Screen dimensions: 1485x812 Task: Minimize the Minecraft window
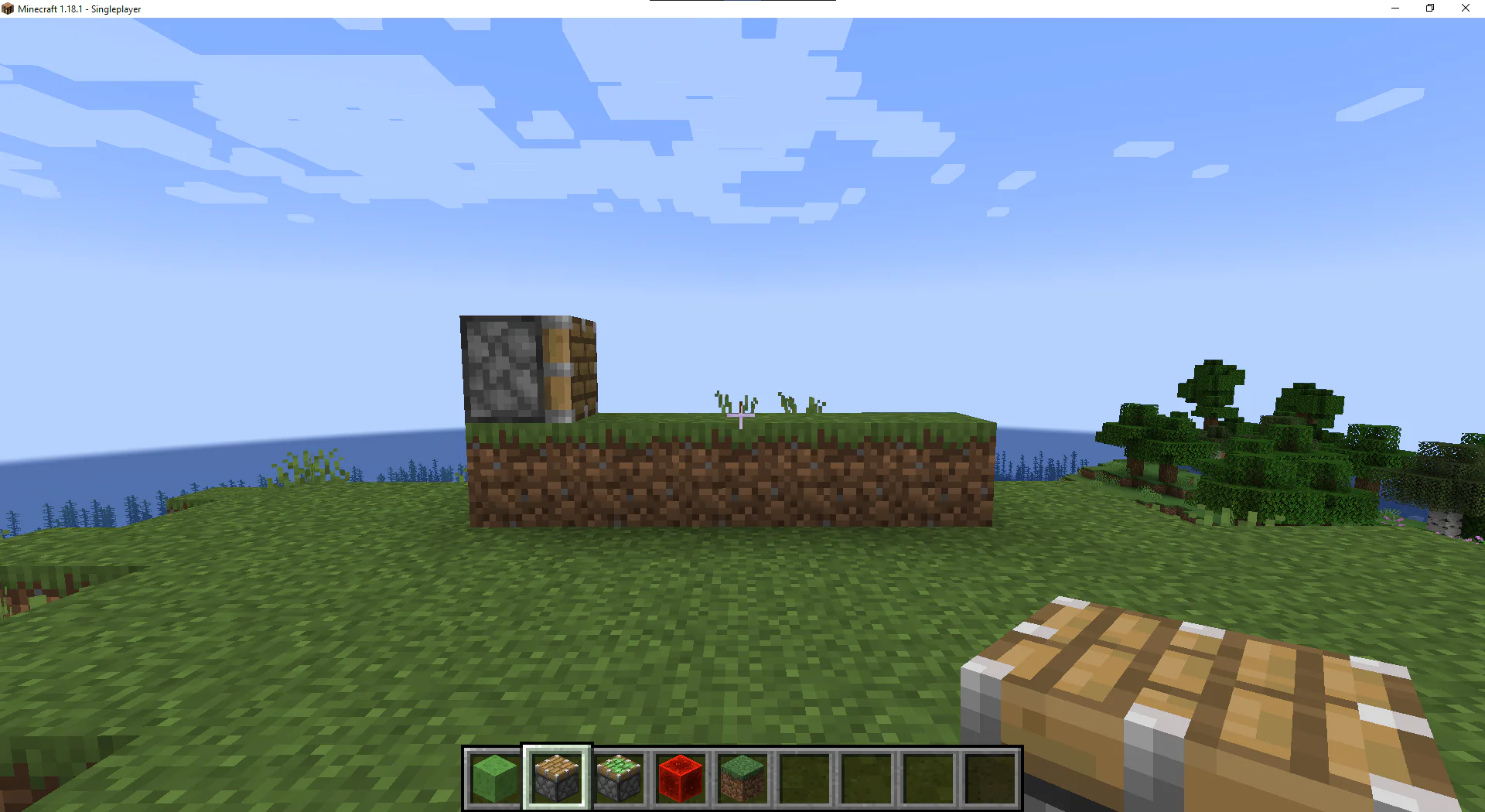(1395, 9)
